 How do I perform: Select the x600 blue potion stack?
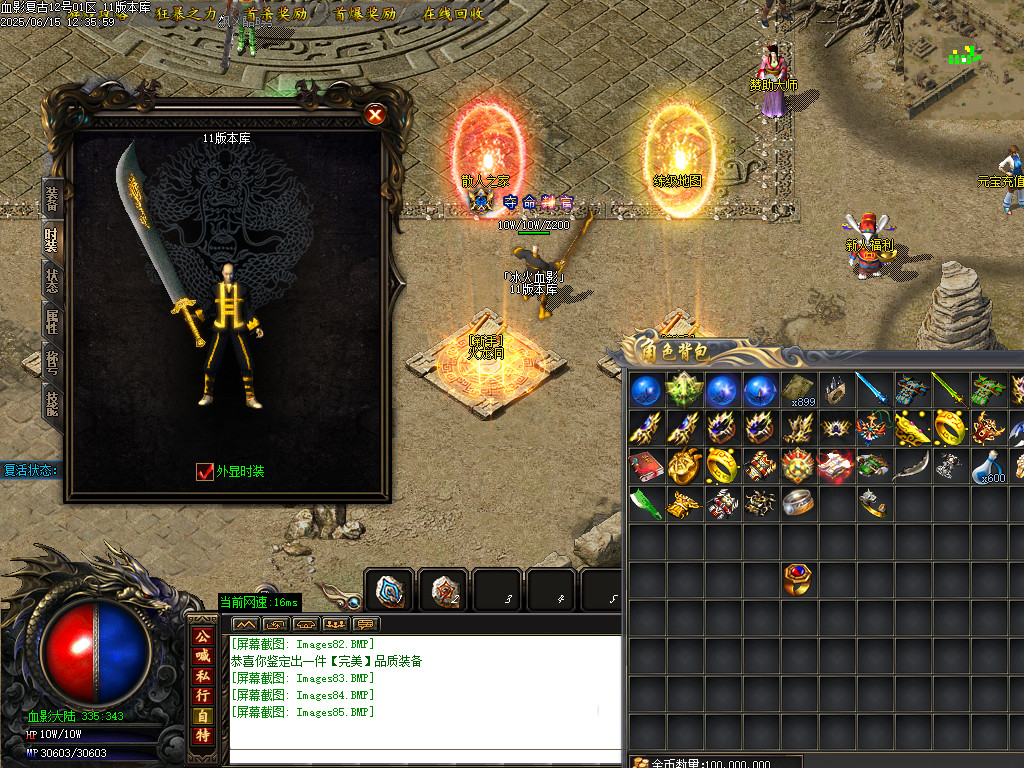[x=989, y=466]
